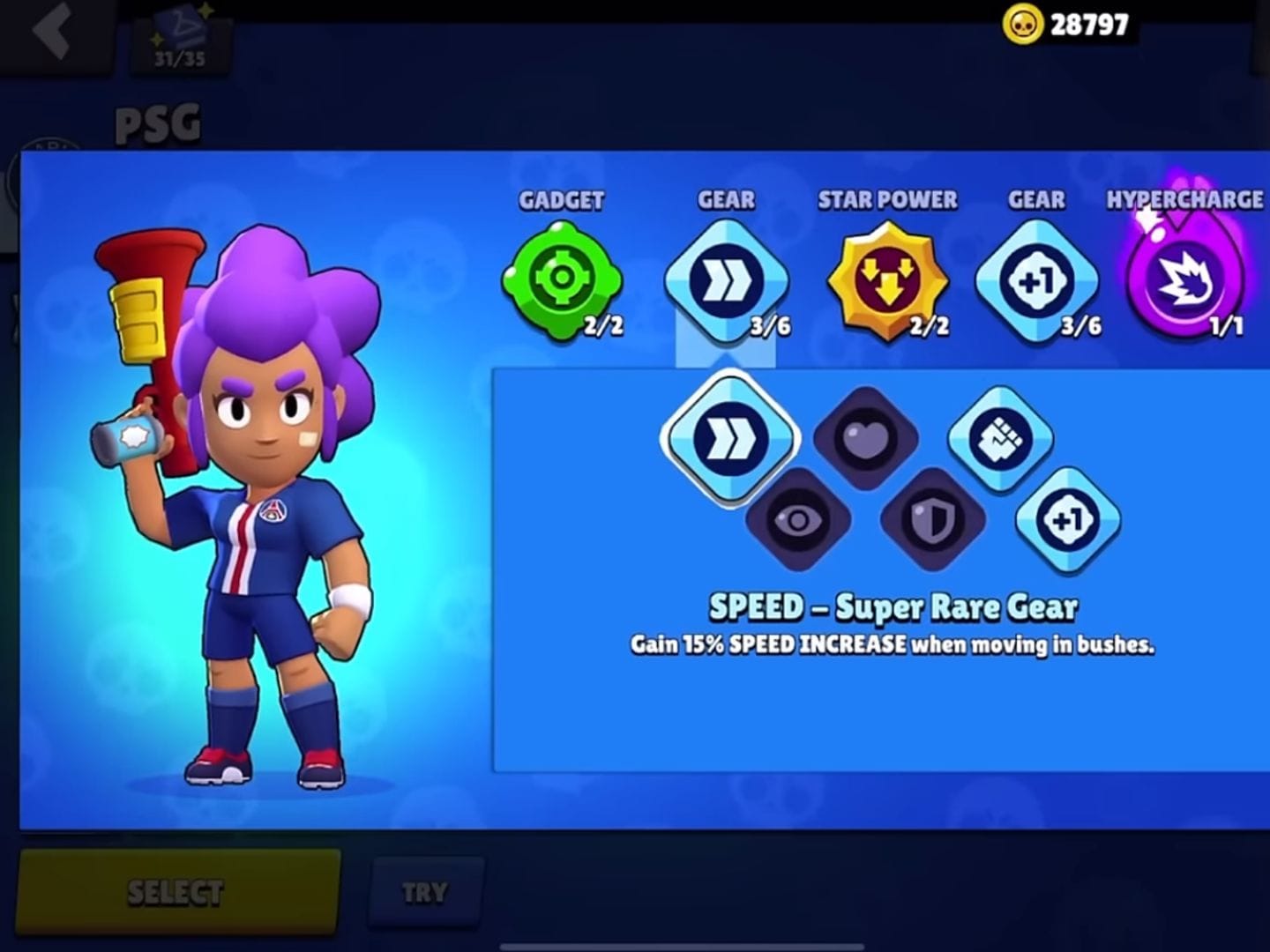Open the skins counter badge 31/35
This screenshot has width=1270, height=952.
tap(181, 37)
